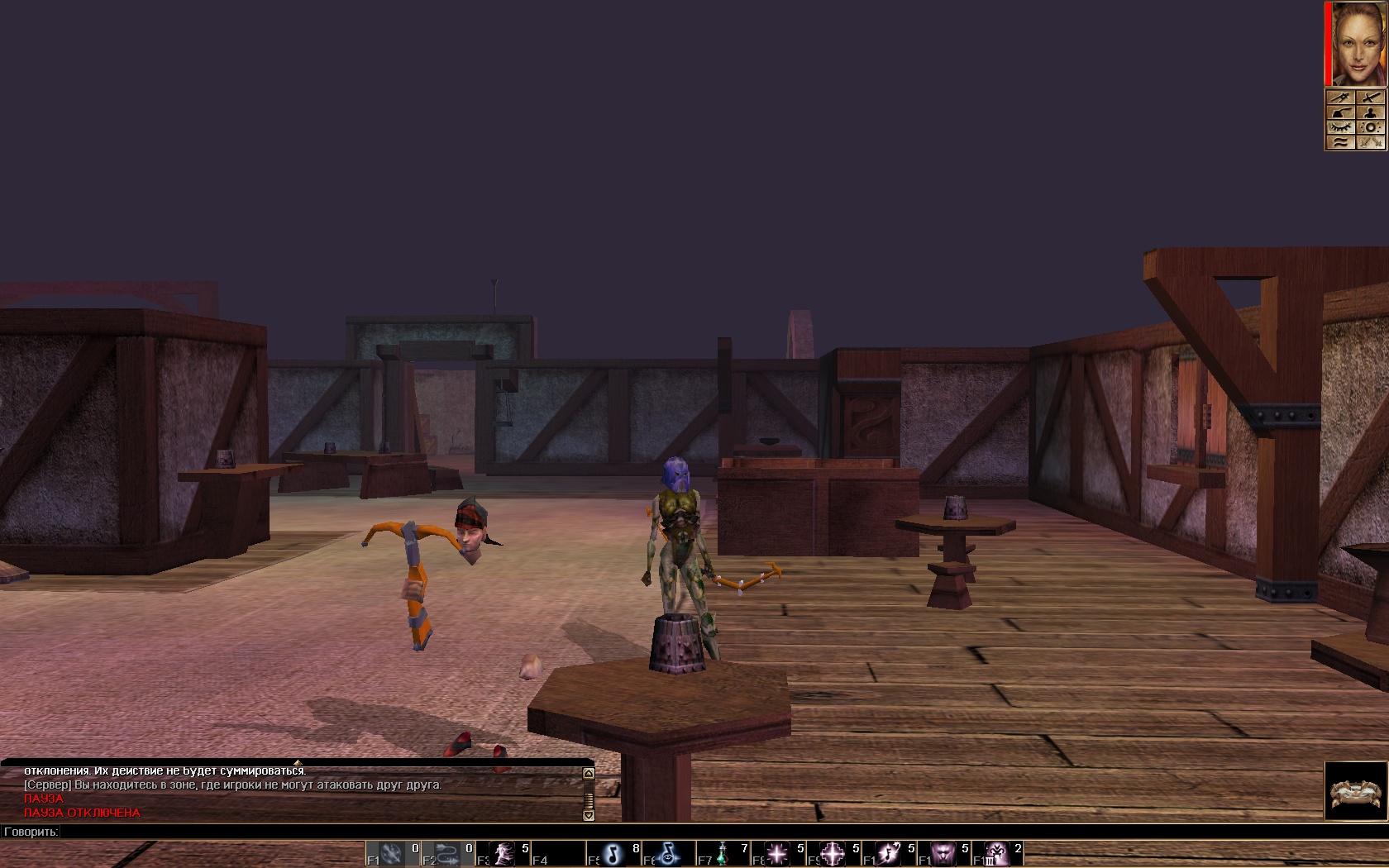Toggle PvP mode with the crossed swords icon
The height and width of the screenshot is (868, 1389).
tap(1371, 142)
